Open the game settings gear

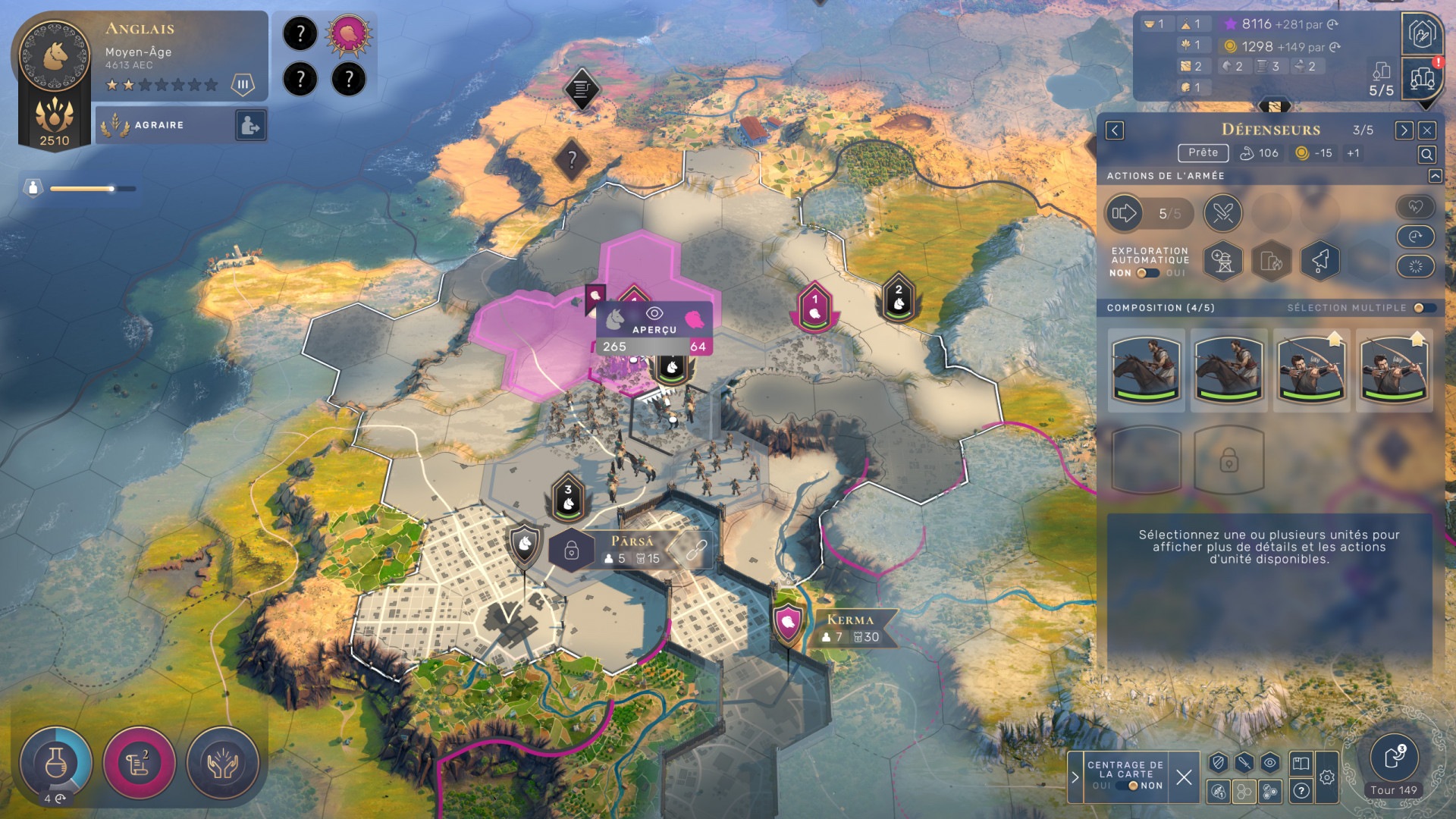point(1327,777)
